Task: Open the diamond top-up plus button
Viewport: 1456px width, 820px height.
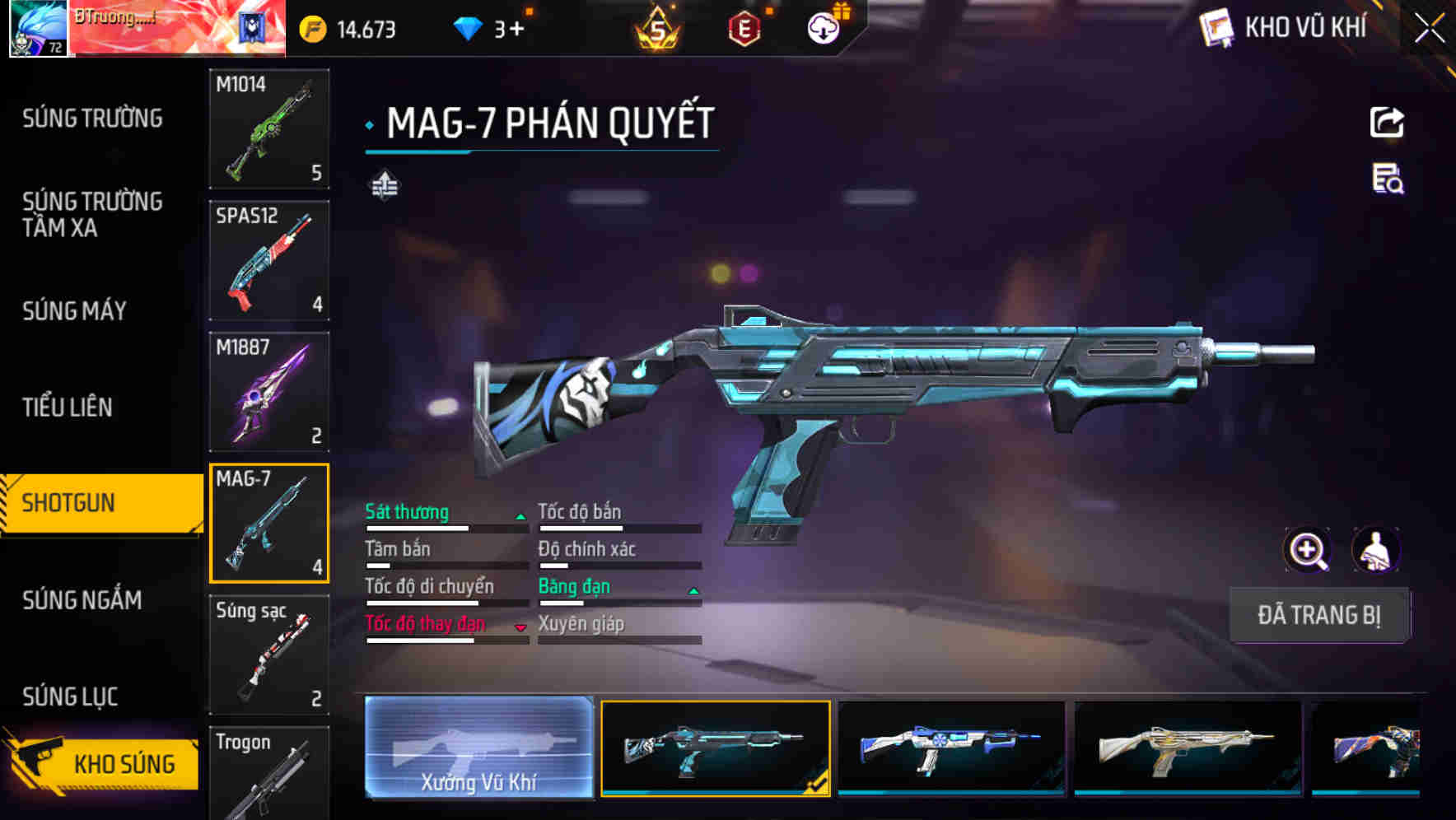Action: 516,30
